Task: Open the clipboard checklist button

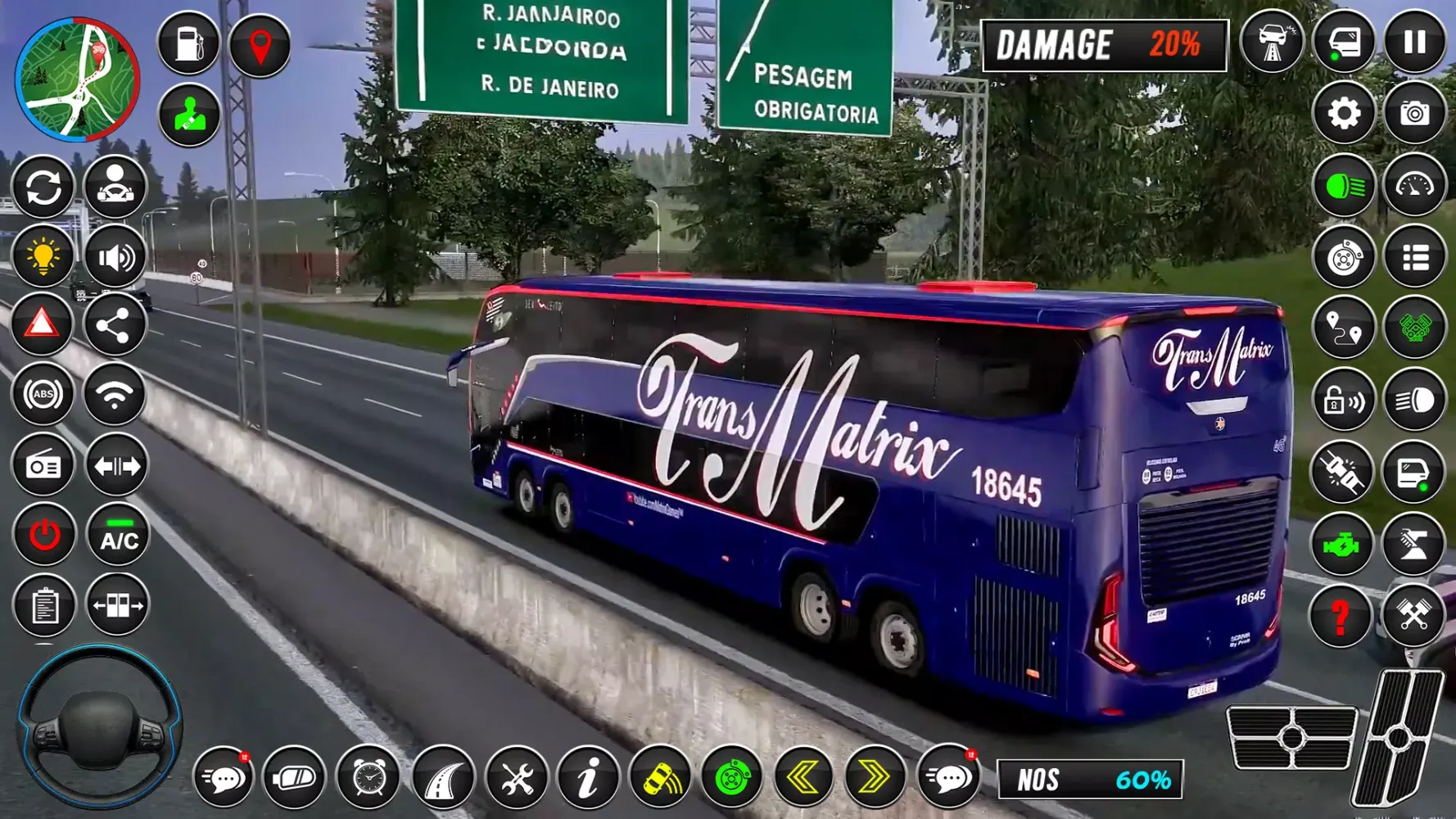Action: click(44, 607)
